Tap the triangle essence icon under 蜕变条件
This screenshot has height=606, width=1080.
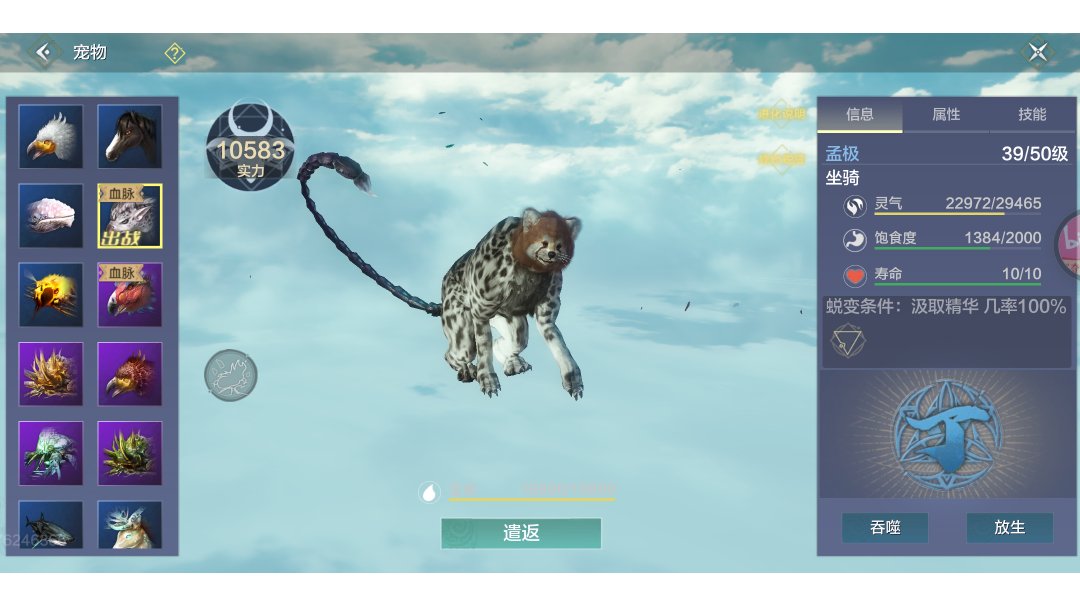[x=848, y=341]
